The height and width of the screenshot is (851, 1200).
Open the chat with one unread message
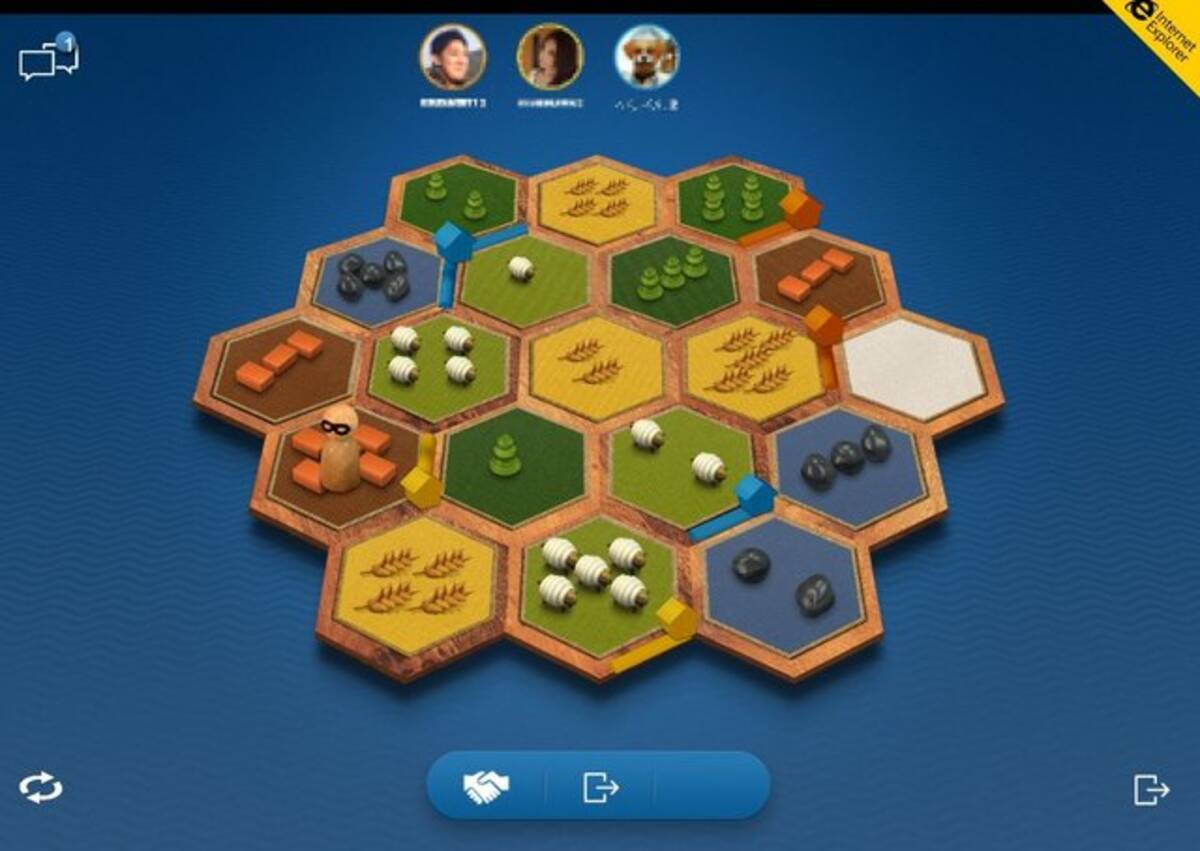(x=48, y=60)
